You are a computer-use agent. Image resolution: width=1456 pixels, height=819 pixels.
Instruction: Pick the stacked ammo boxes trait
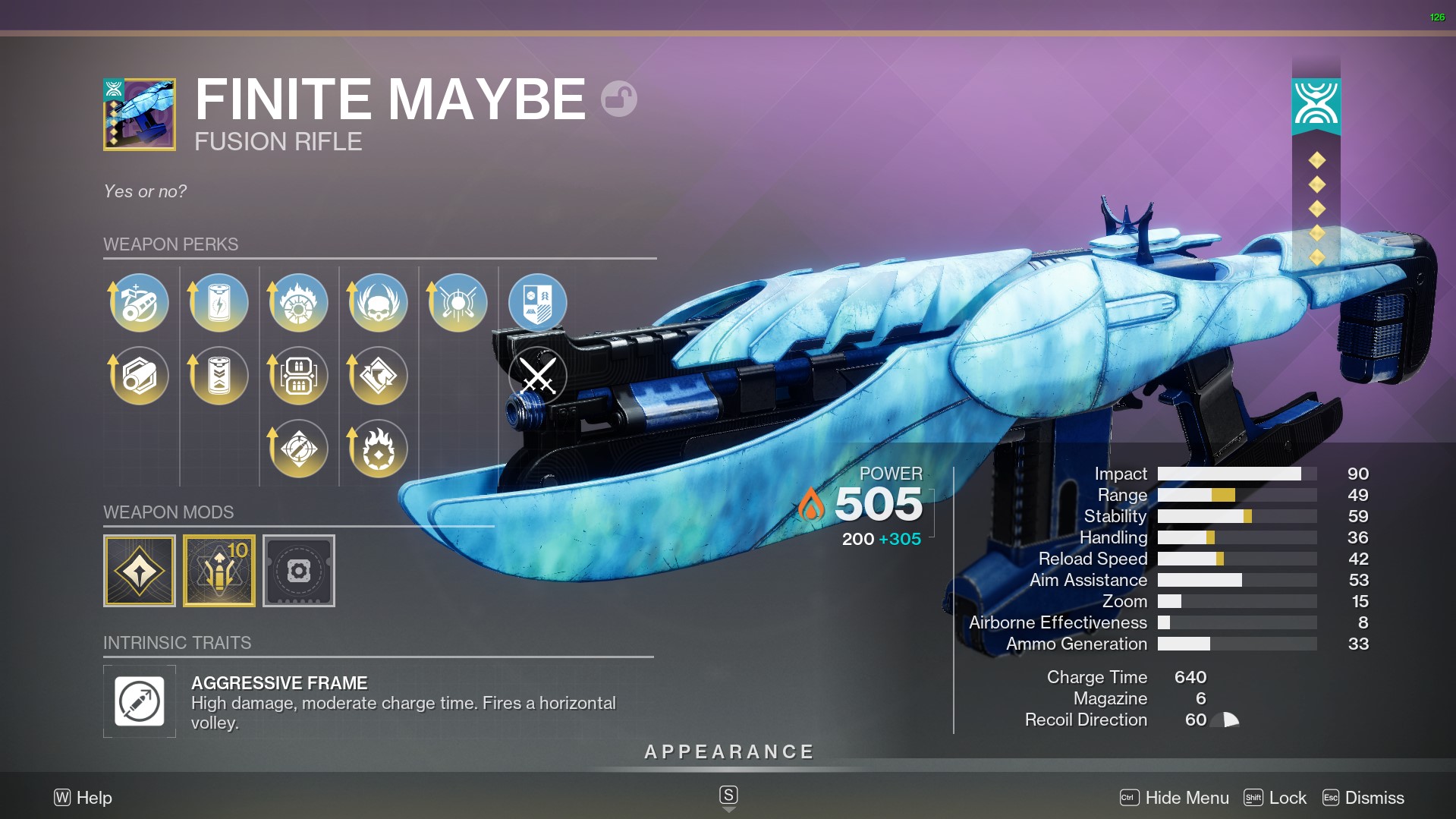[x=298, y=376]
